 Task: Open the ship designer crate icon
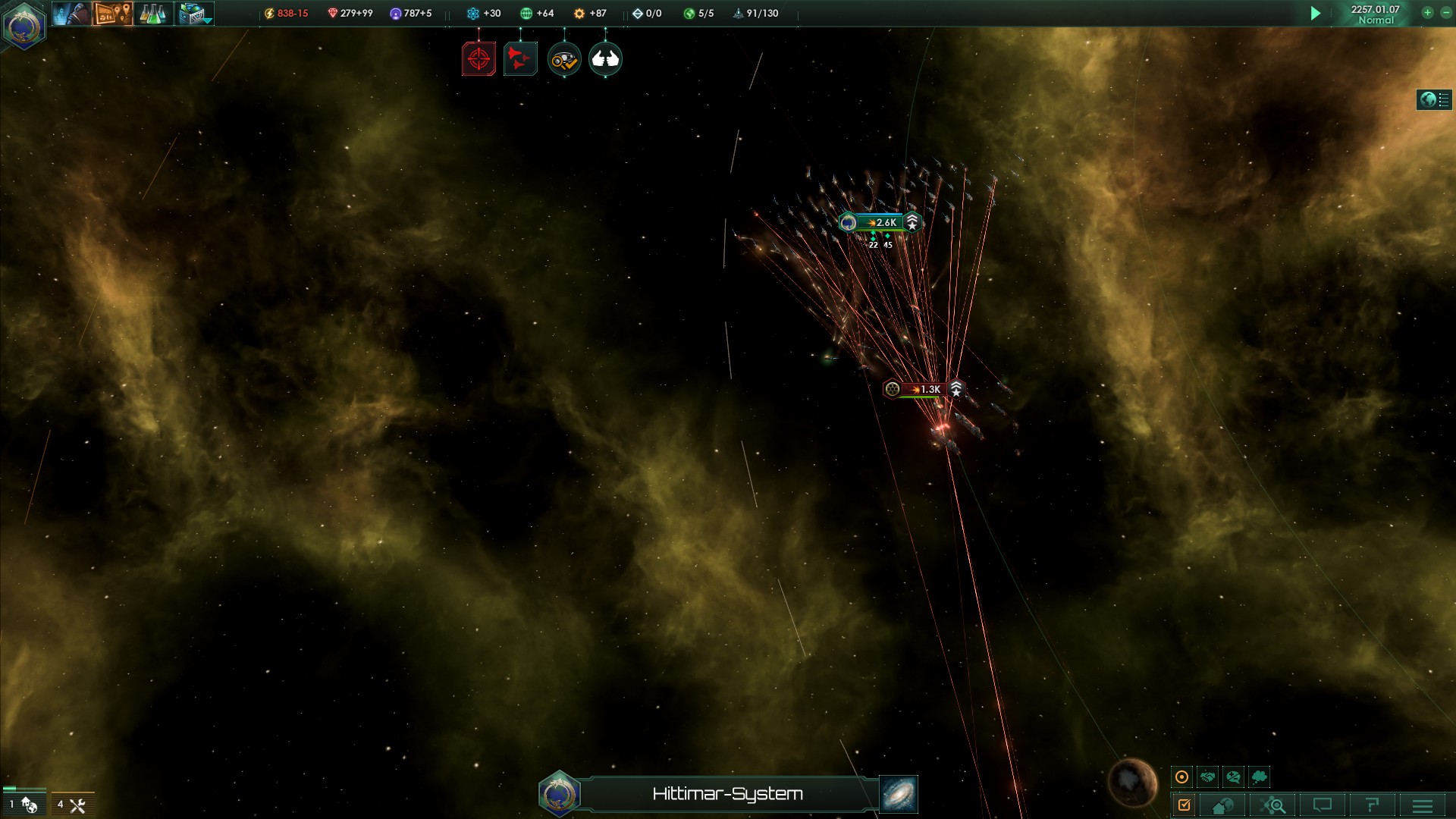pyautogui.click(x=194, y=14)
